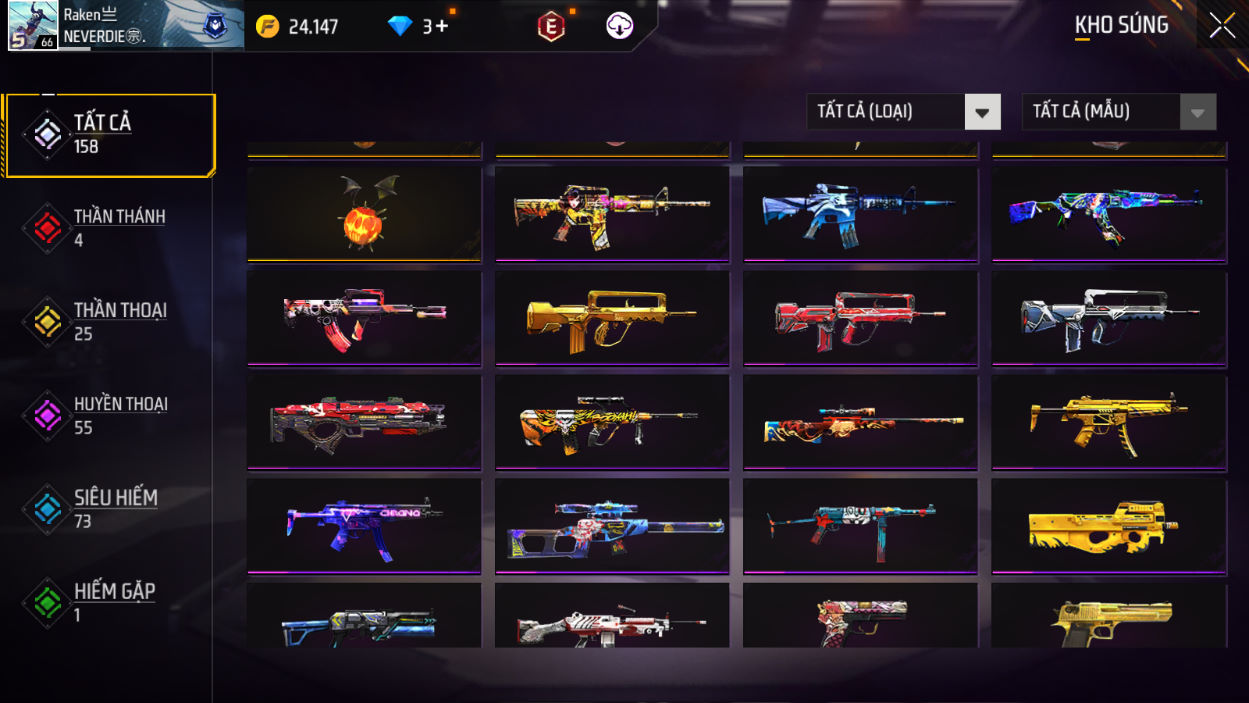
Task: Select the white and black FAMAS skin
Action: pos(1108,319)
